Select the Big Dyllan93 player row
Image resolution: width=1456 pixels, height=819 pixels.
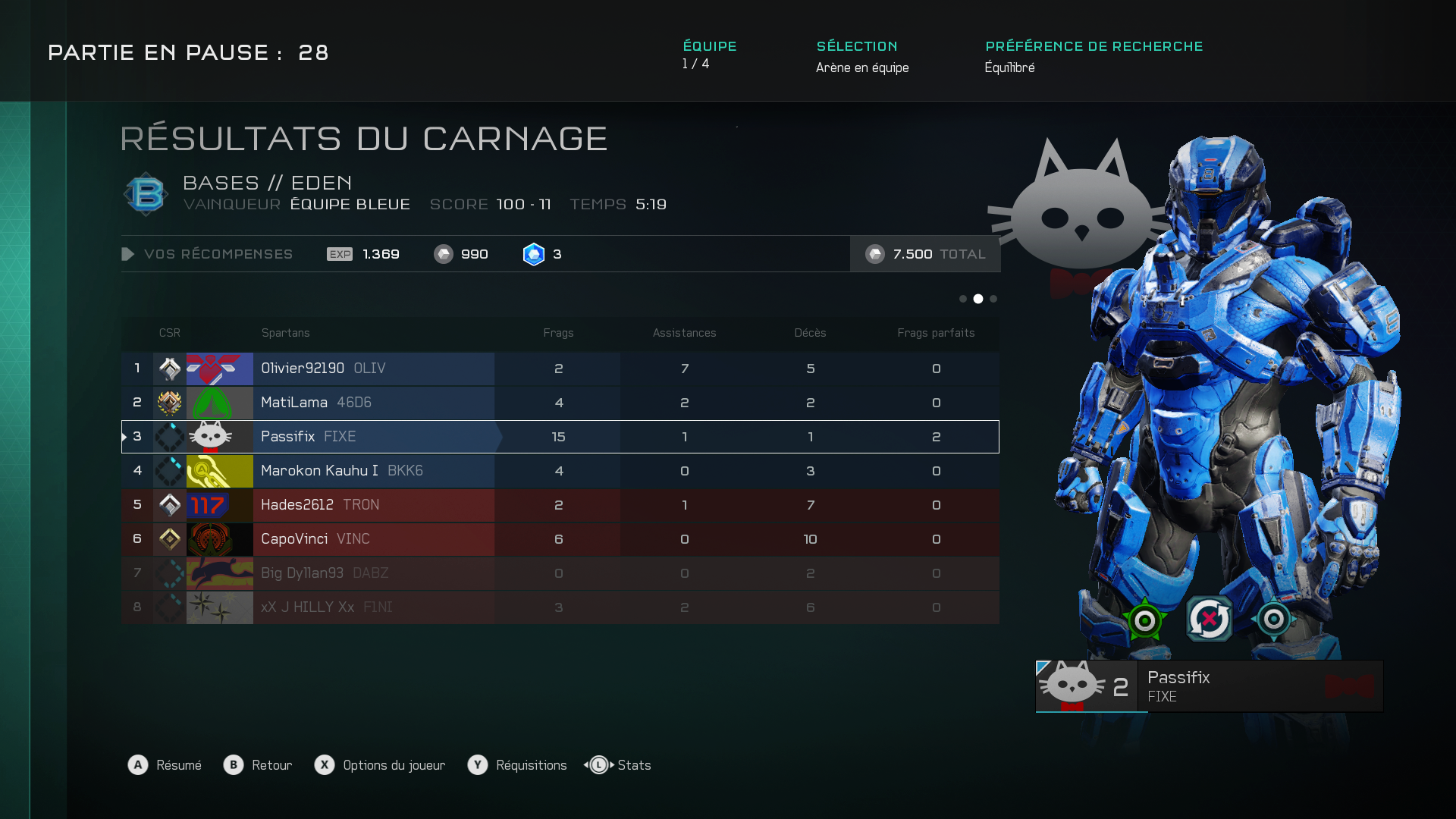coord(560,573)
